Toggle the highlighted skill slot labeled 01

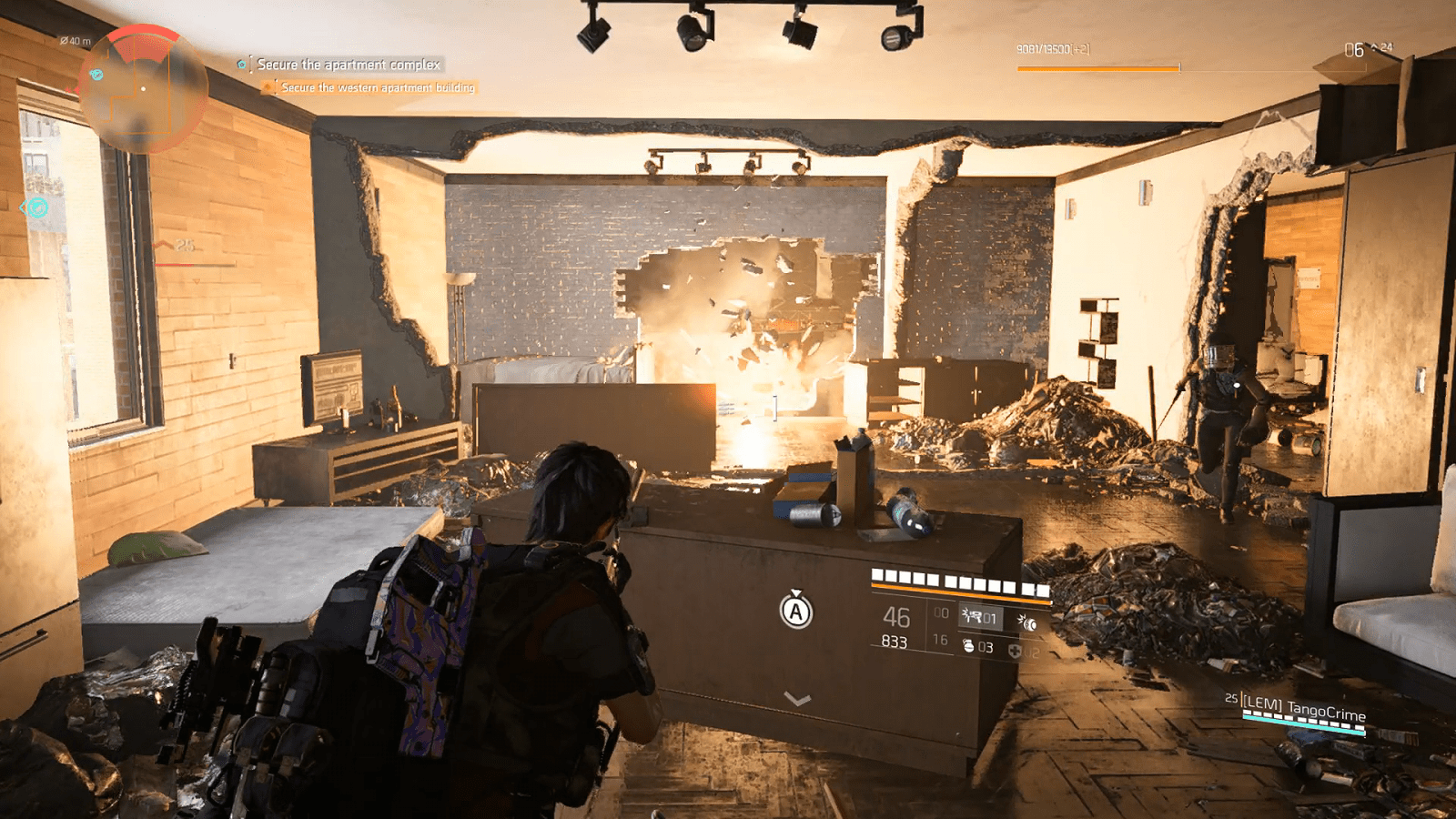pos(983,617)
